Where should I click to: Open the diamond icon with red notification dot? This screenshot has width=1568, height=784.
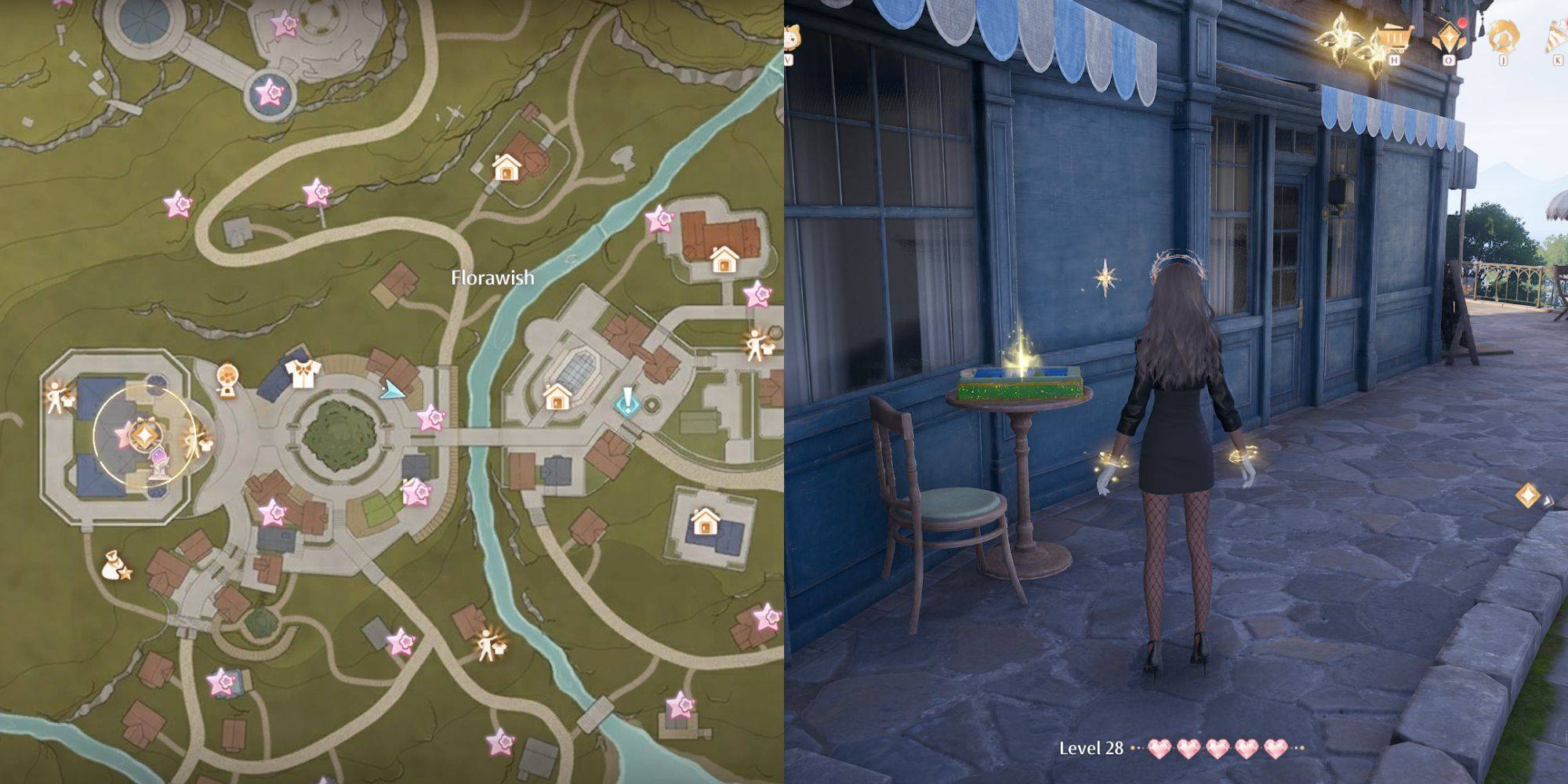1447,37
